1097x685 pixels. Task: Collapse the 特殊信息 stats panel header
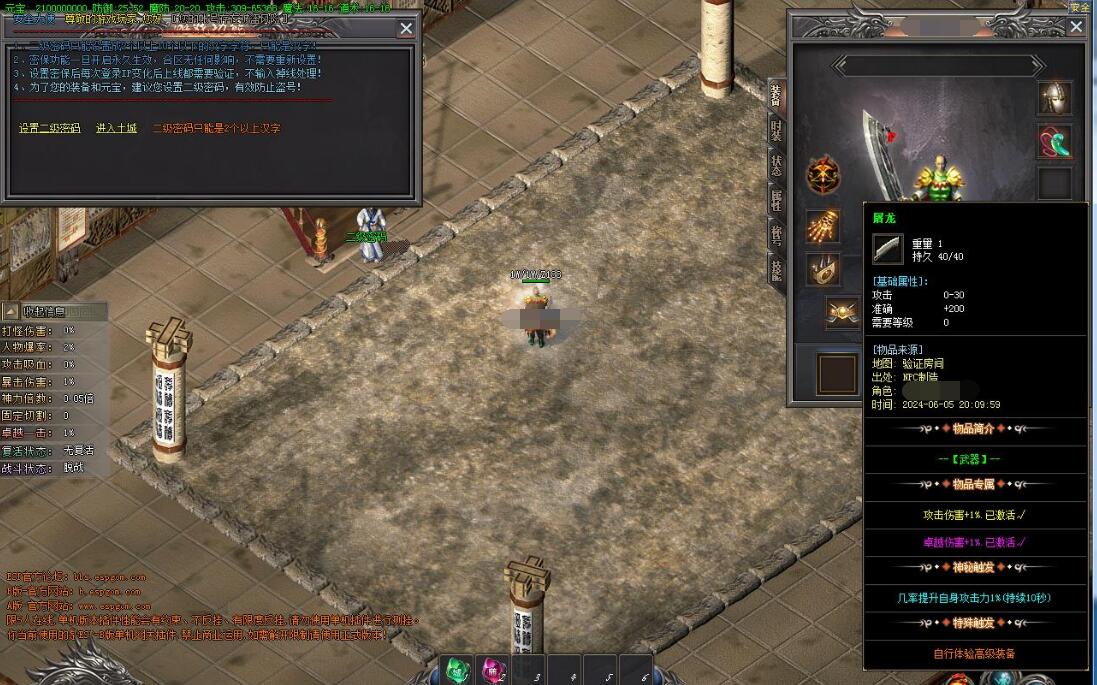pyautogui.click(x=10, y=311)
